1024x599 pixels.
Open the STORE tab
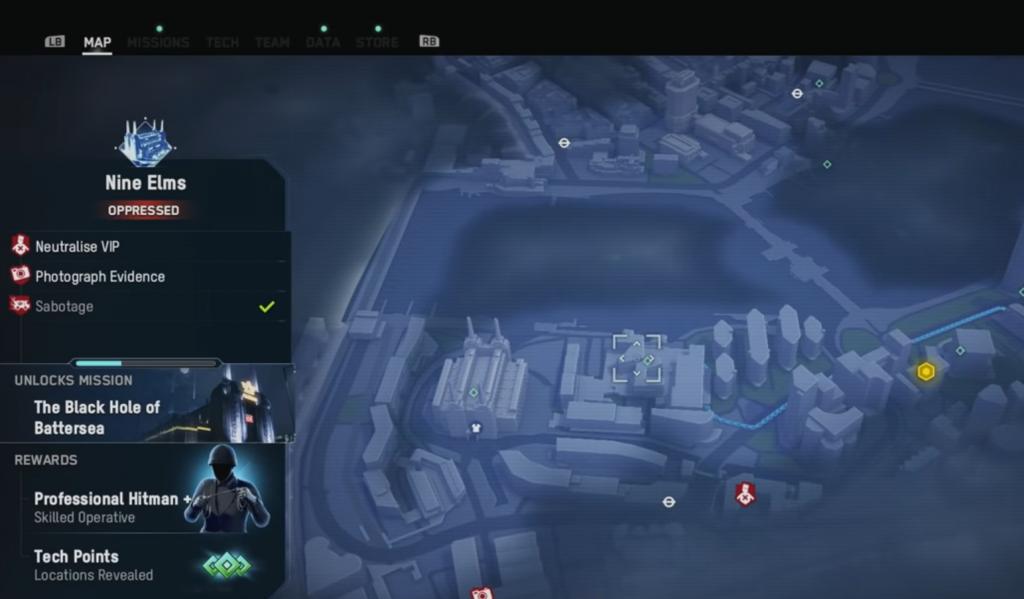click(x=377, y=42)
